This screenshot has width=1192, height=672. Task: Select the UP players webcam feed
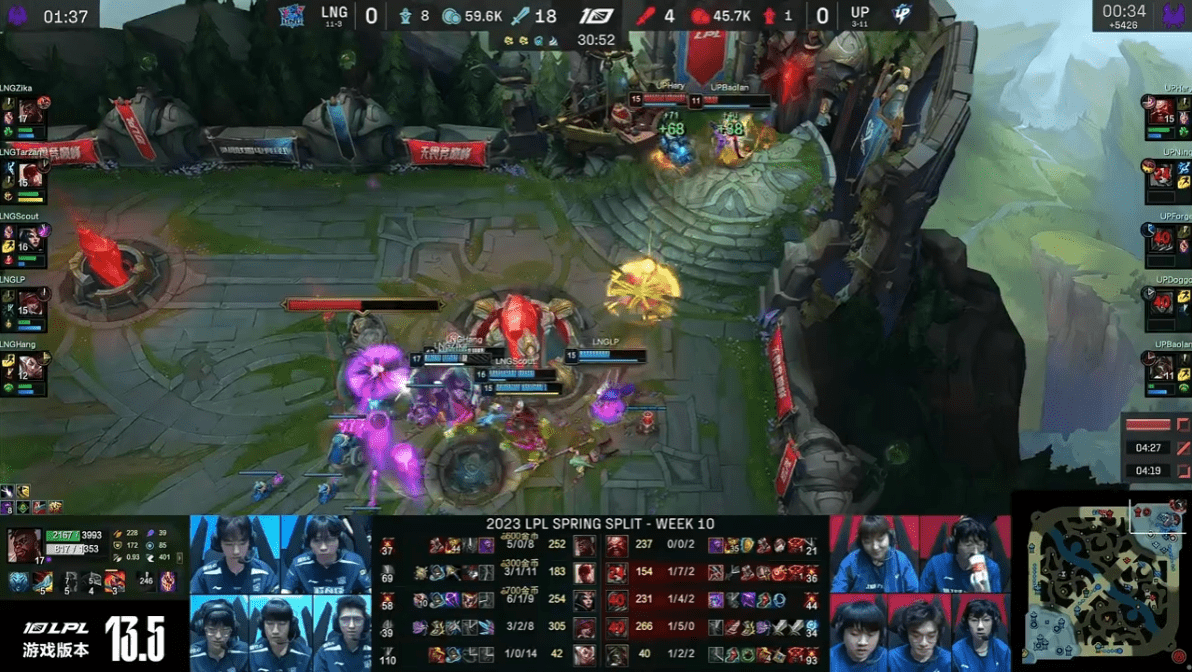pos(920,594)
